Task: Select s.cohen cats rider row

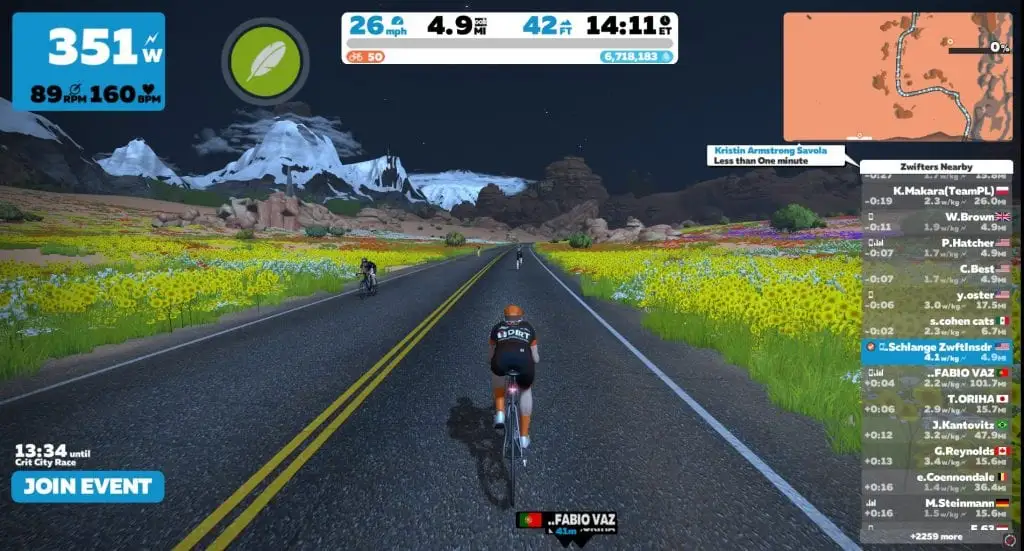Action: [936, 324]
